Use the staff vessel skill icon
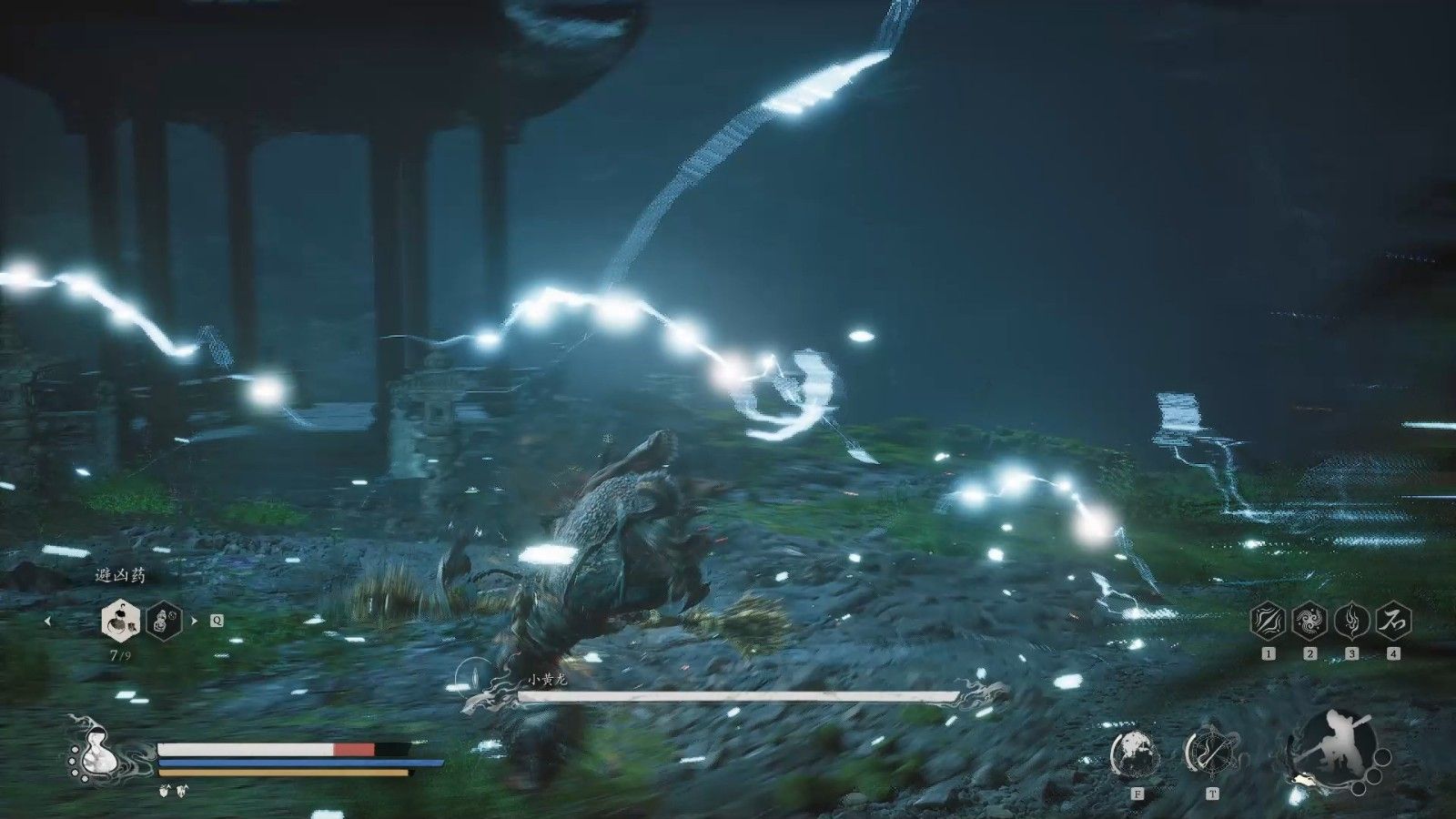Screen dimensions: 1456x819 pyautogui.click(x=1211, y=753)
